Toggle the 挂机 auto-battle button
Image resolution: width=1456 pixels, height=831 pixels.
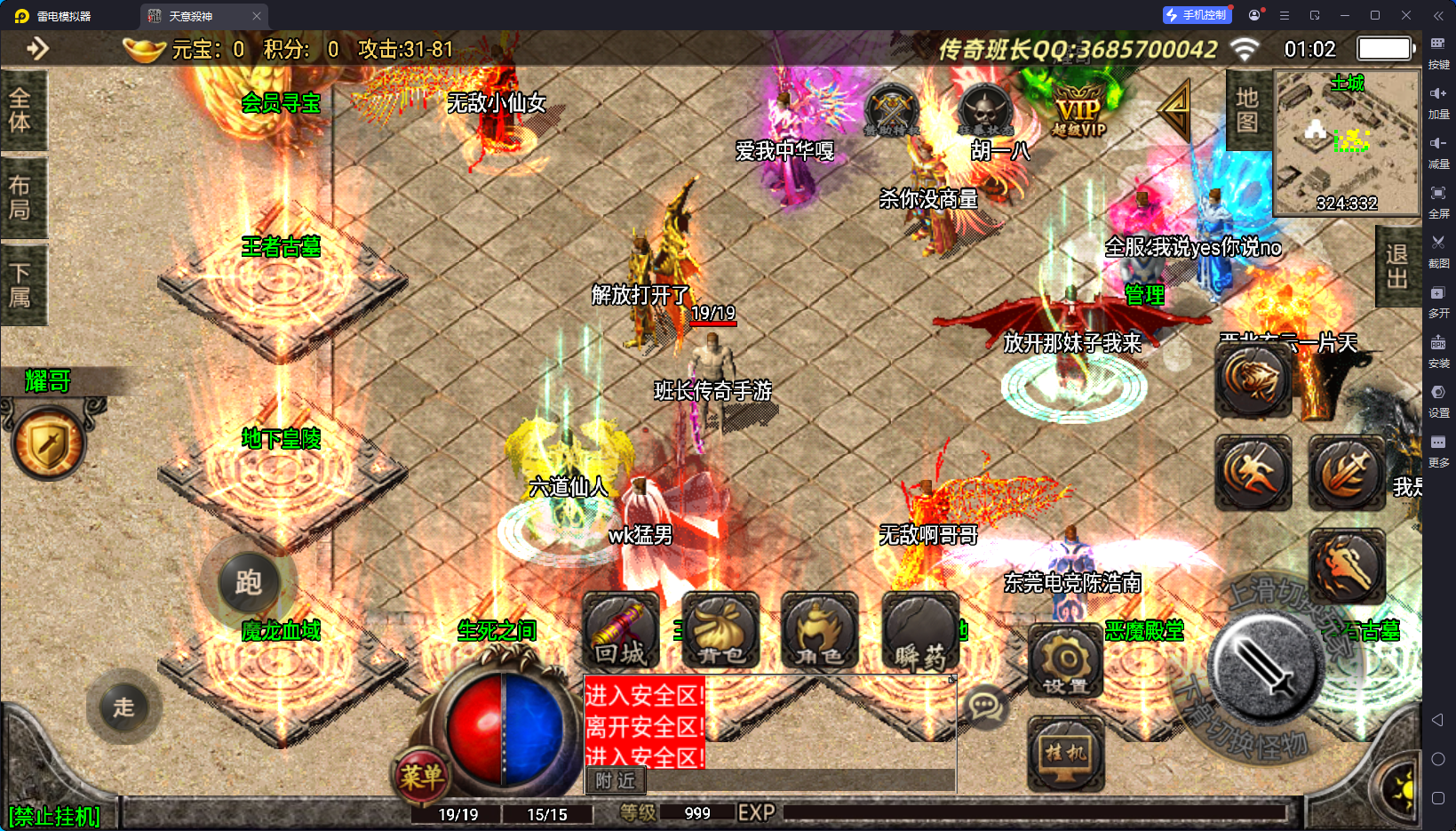1065,754
